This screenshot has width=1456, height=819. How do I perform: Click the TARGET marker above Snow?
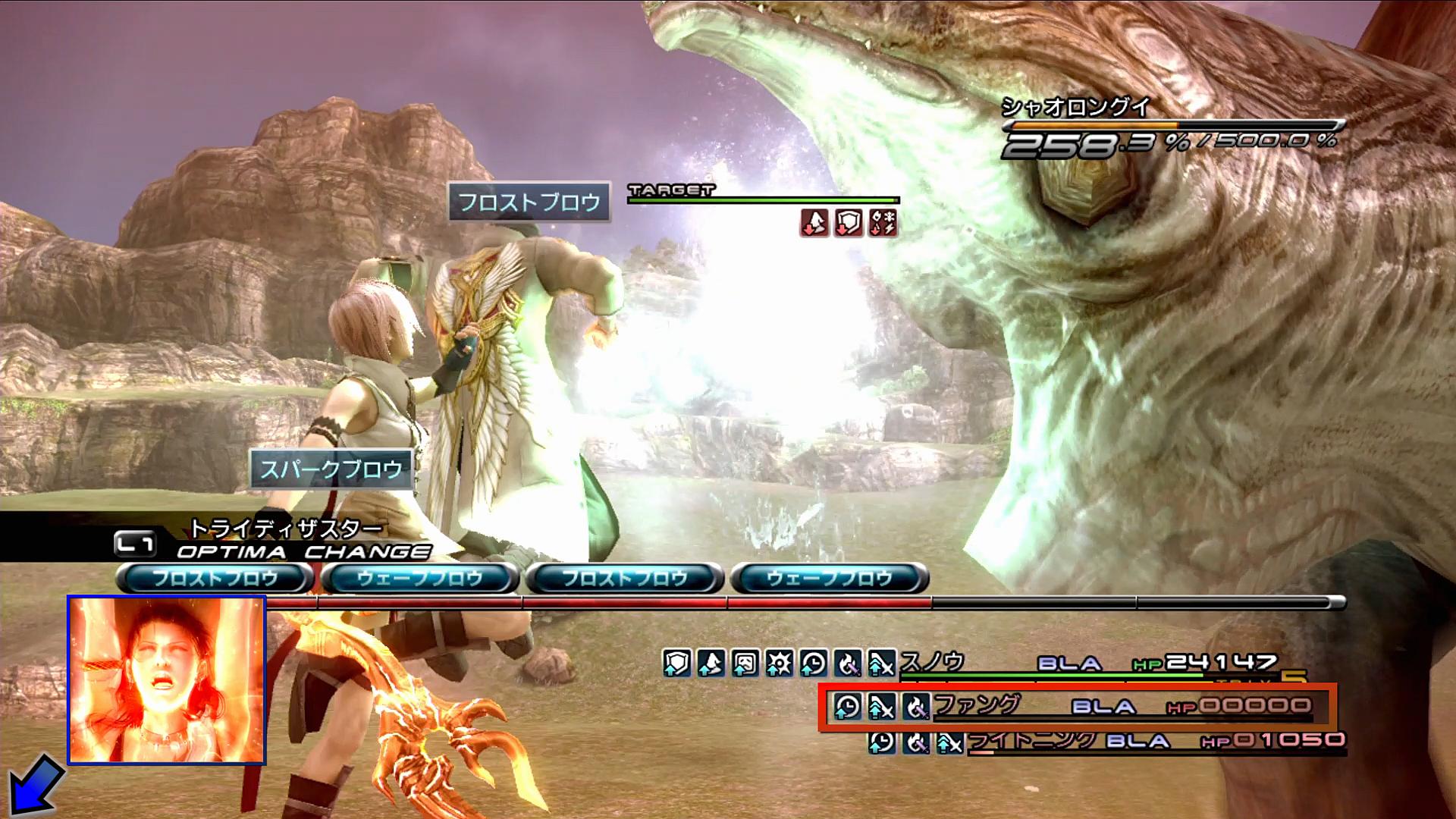[672, 190]
